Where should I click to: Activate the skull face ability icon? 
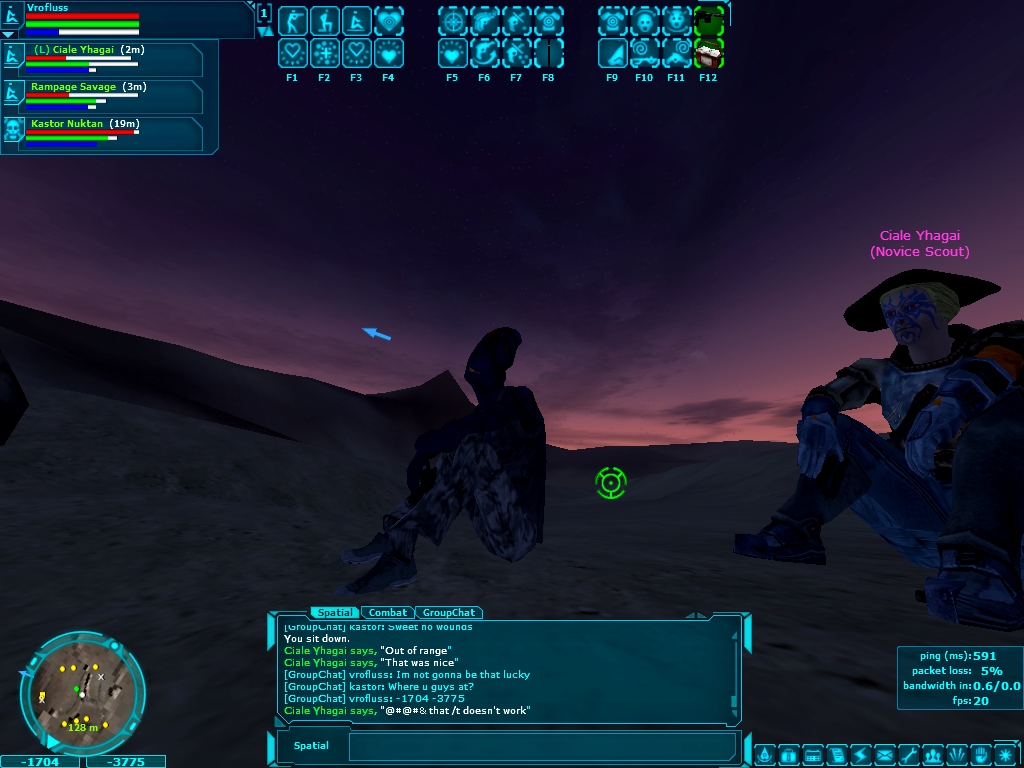tap(644, 20)
